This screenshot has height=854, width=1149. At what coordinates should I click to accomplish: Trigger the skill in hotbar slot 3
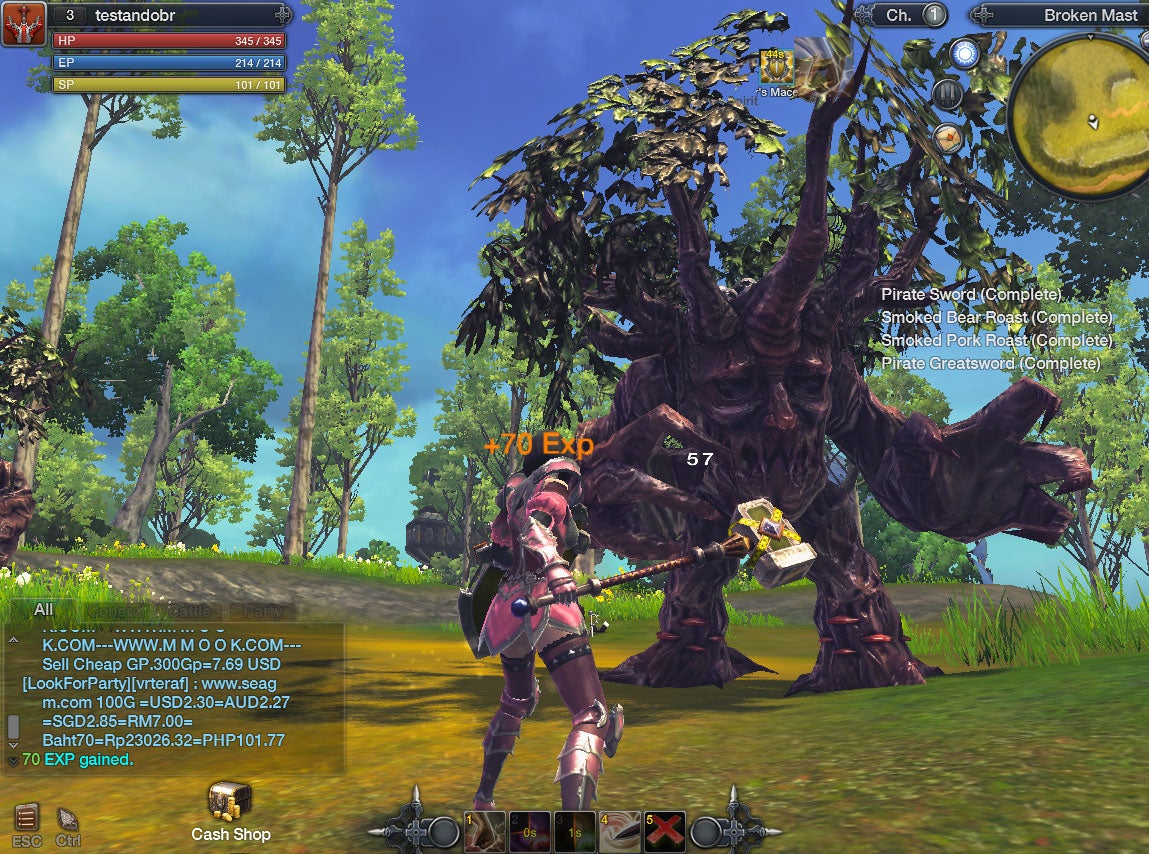575,831
